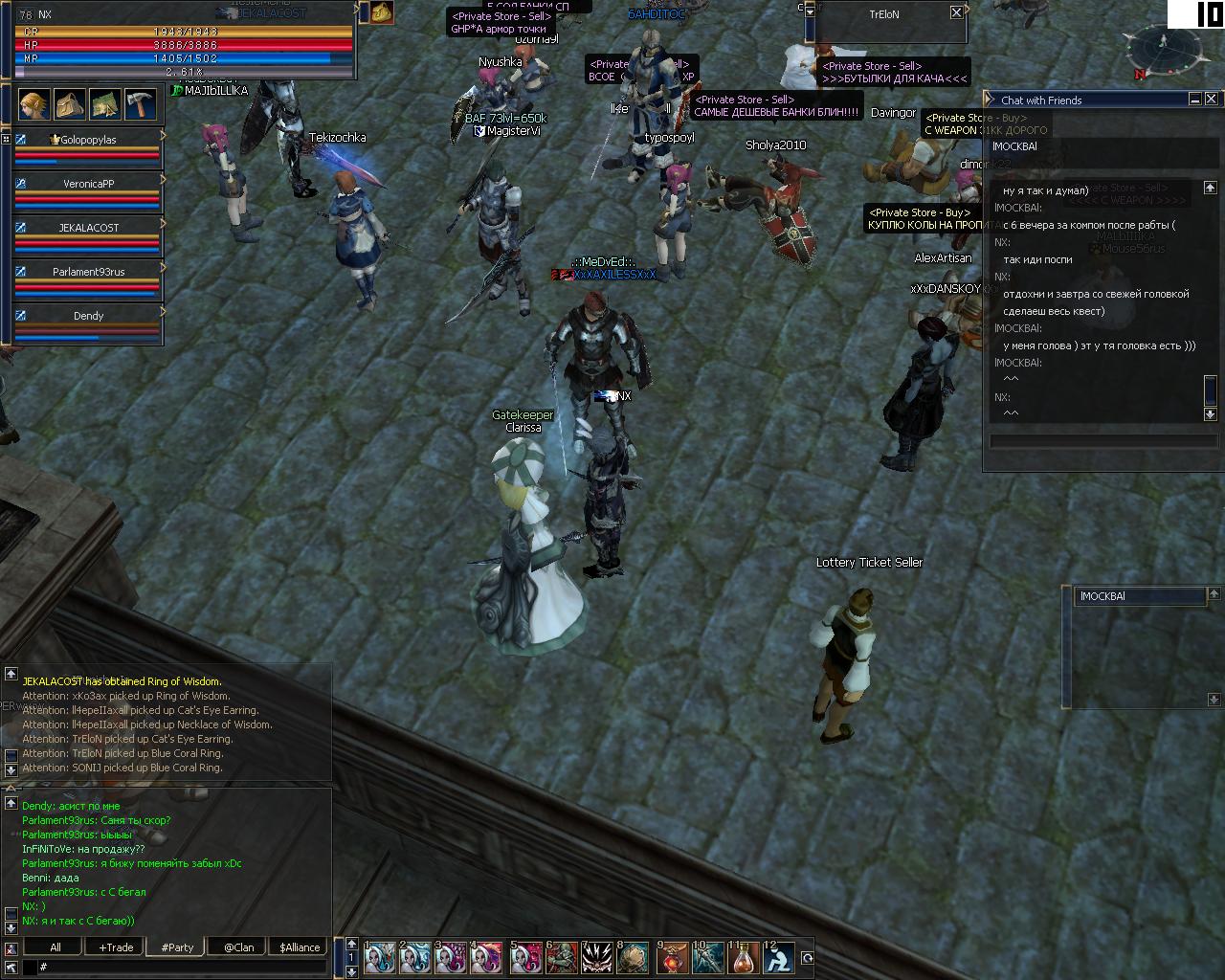Screen dimensions: 1225x980
Task: Click the hammer icon in the menu bar
Action: (141, 103)
